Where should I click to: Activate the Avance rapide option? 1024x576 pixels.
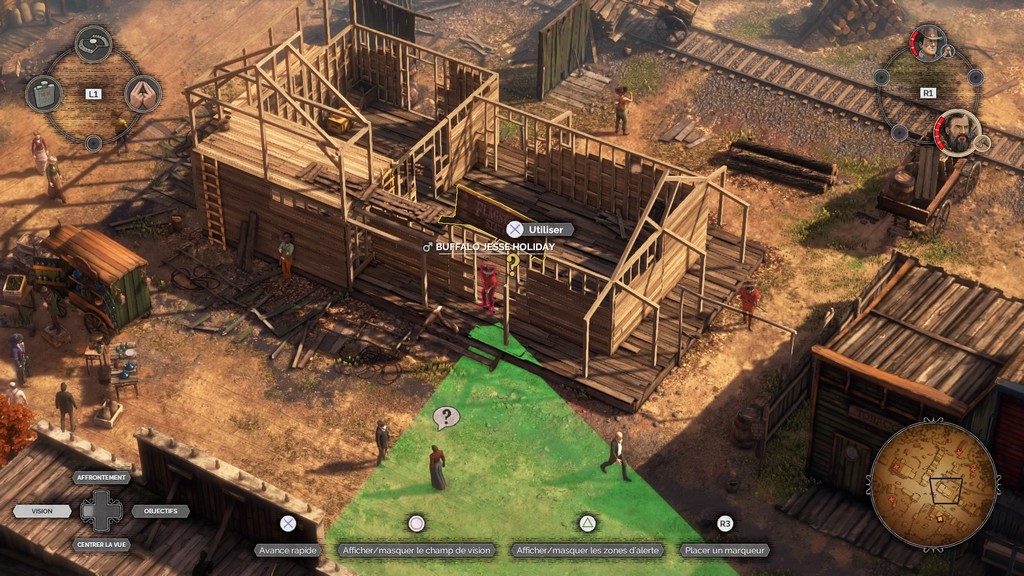pyautogui.click(x=288, y=550)
